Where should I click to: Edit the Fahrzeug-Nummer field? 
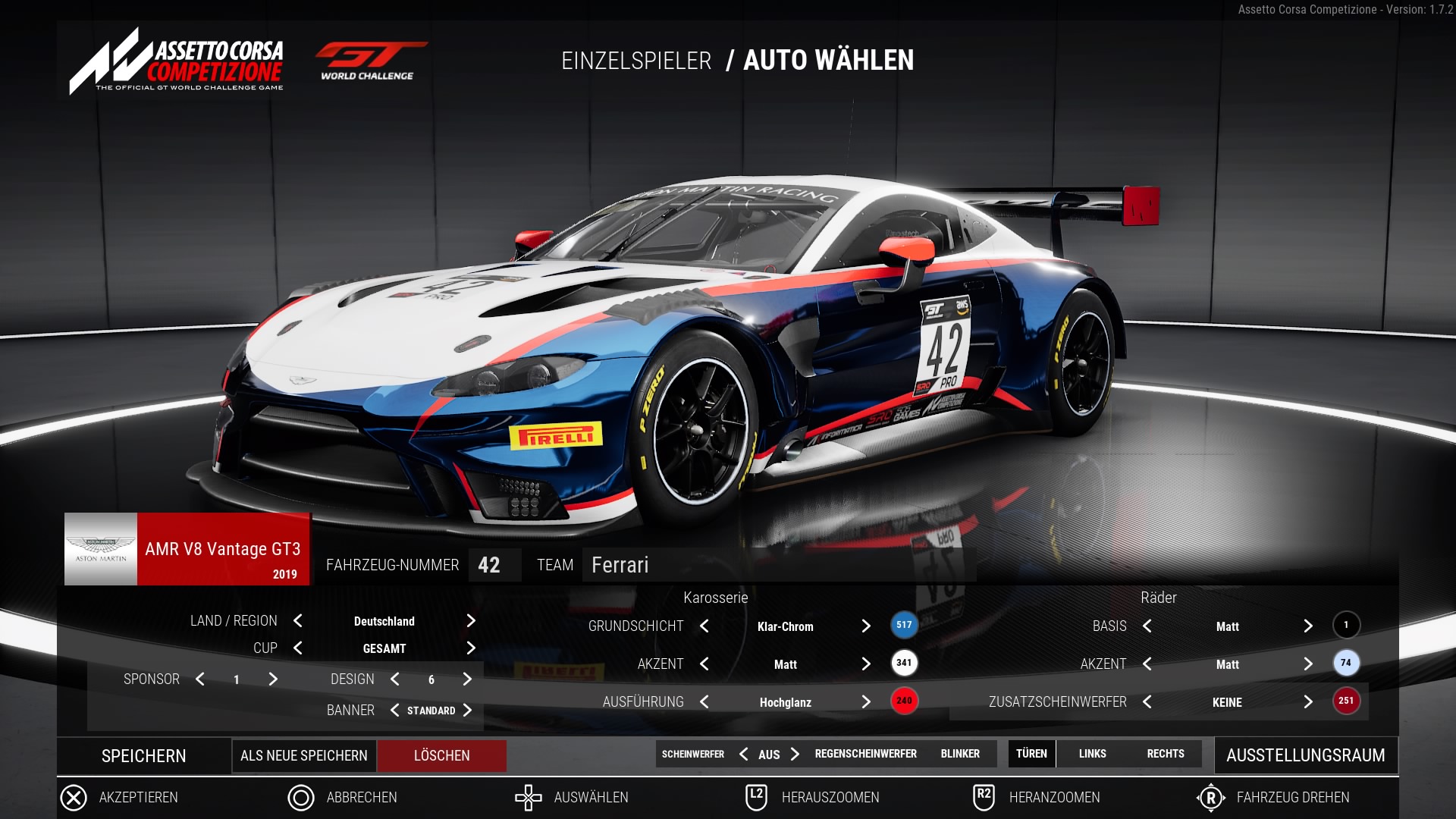pyautogui.click(x=494, y=565)
